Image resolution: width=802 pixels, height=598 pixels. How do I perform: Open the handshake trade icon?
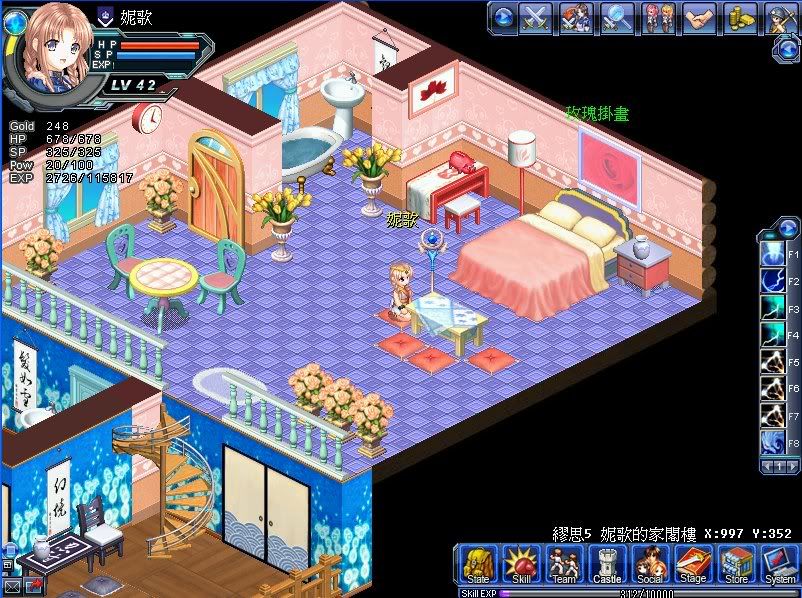coord(699,17)
